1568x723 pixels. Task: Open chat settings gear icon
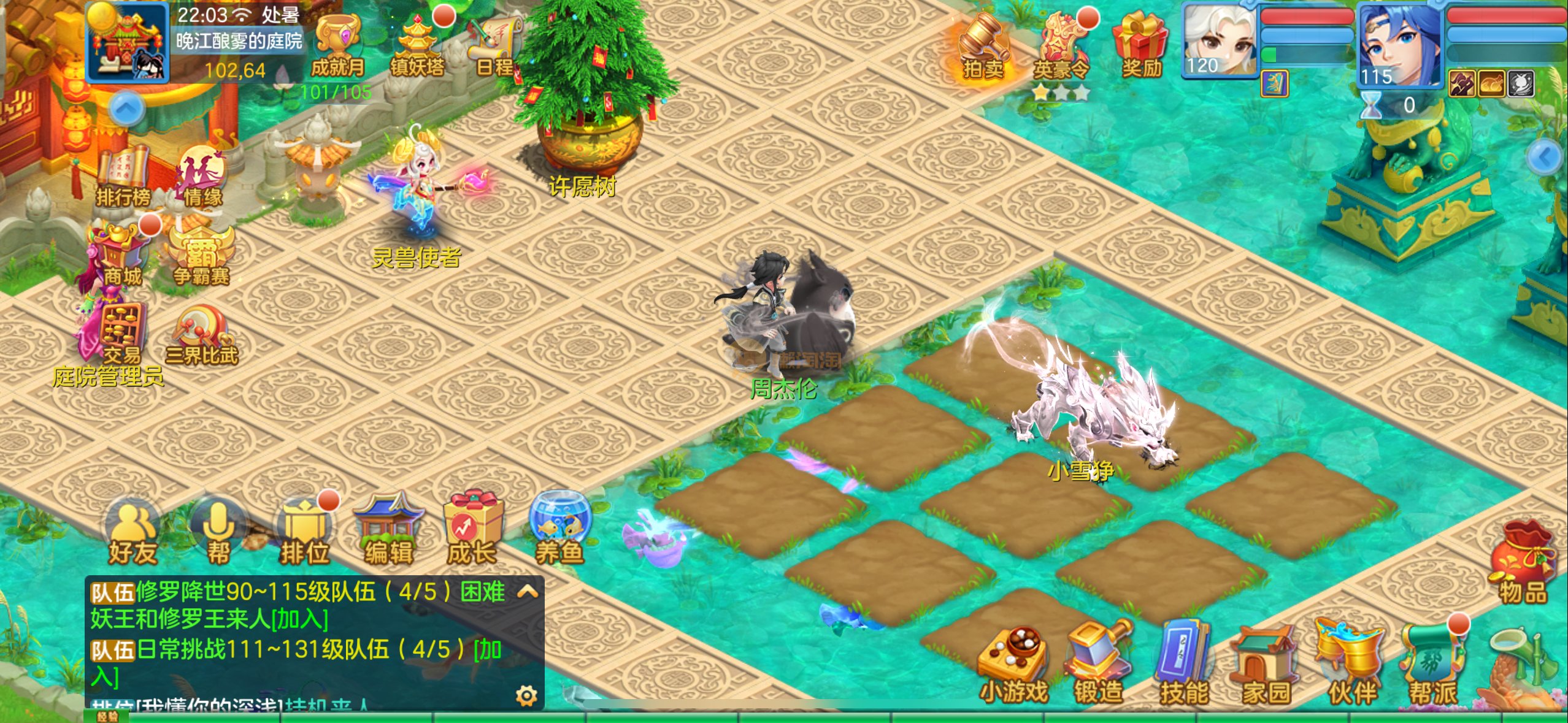point(526,695)
